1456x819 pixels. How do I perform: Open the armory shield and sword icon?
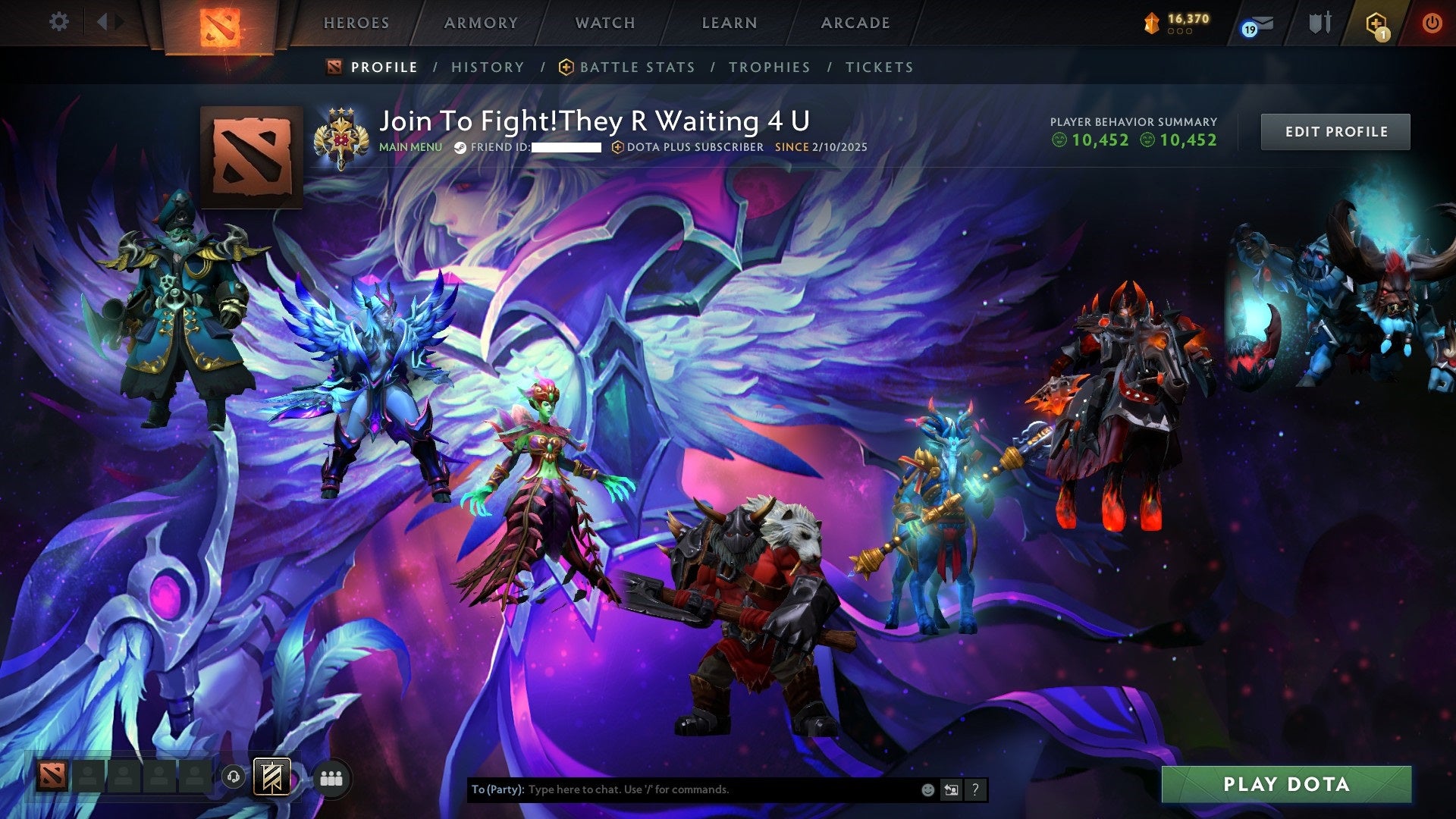(1319, 23)
